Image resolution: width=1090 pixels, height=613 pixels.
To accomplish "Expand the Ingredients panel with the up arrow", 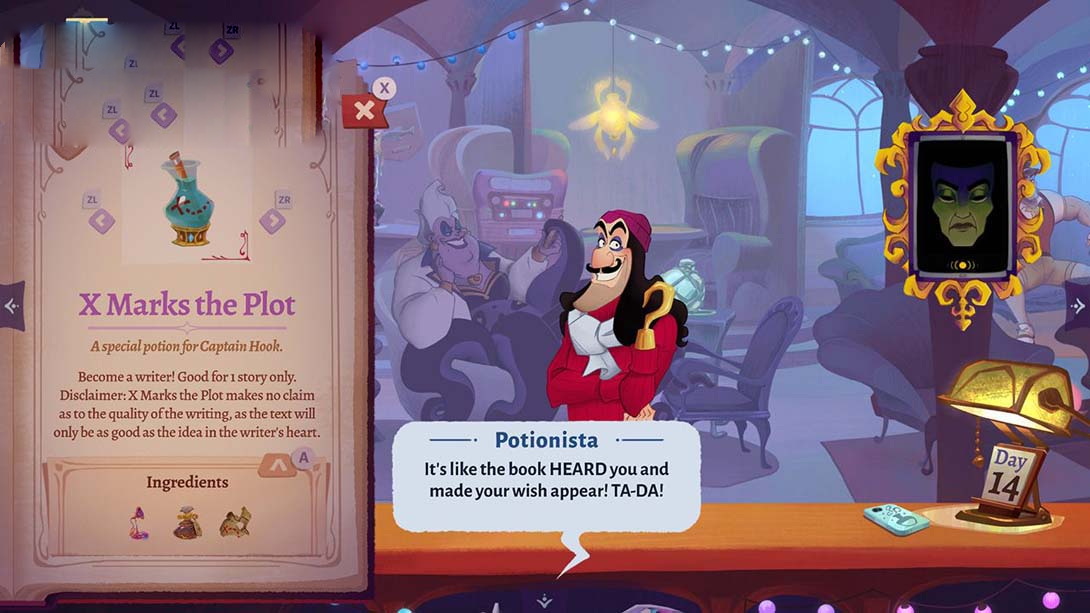I will [277, 466].
